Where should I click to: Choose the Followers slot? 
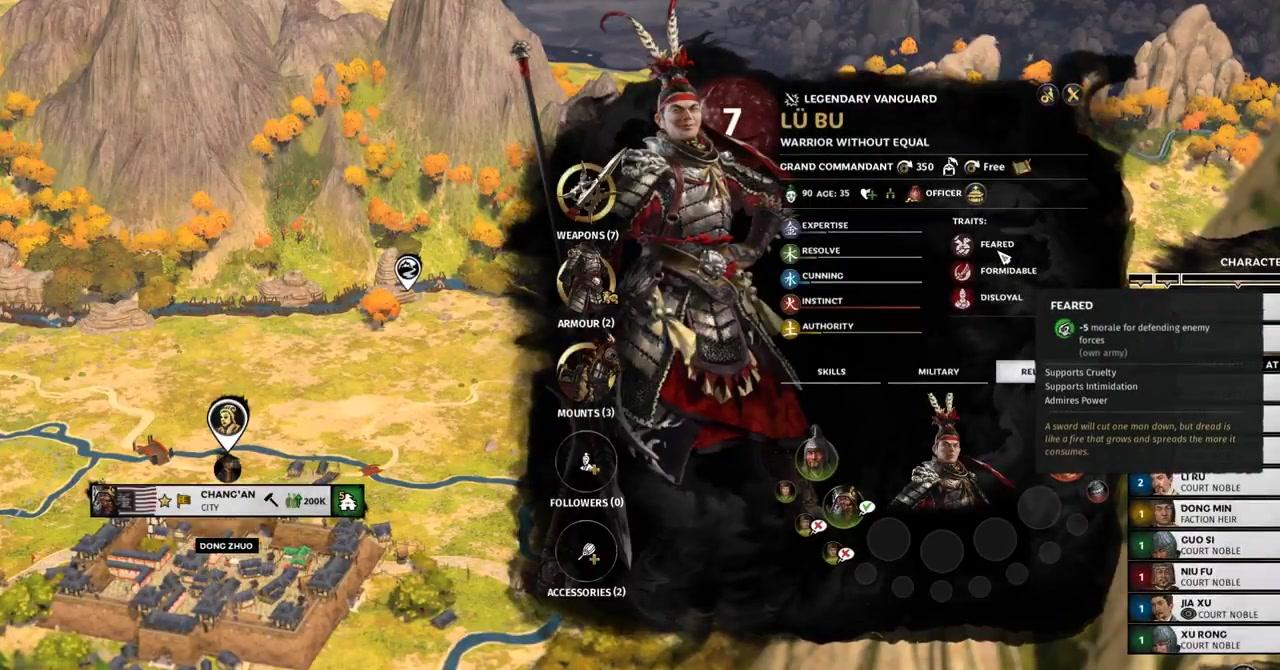pos(587,461)
